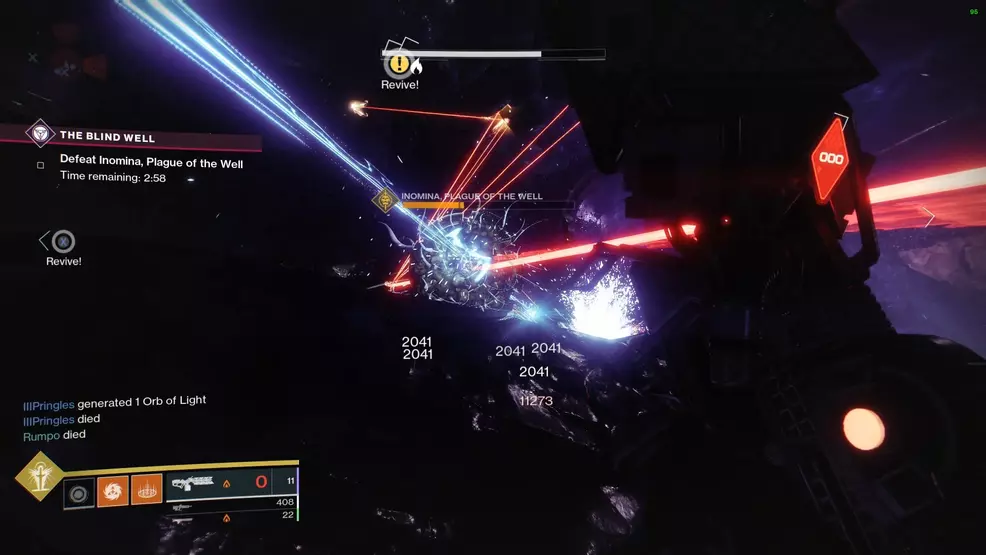Screen dimensions: 986x555
Task: Click the Blind Well activity emblem icon
Action: pyautogui.click(x=40, y=134)
